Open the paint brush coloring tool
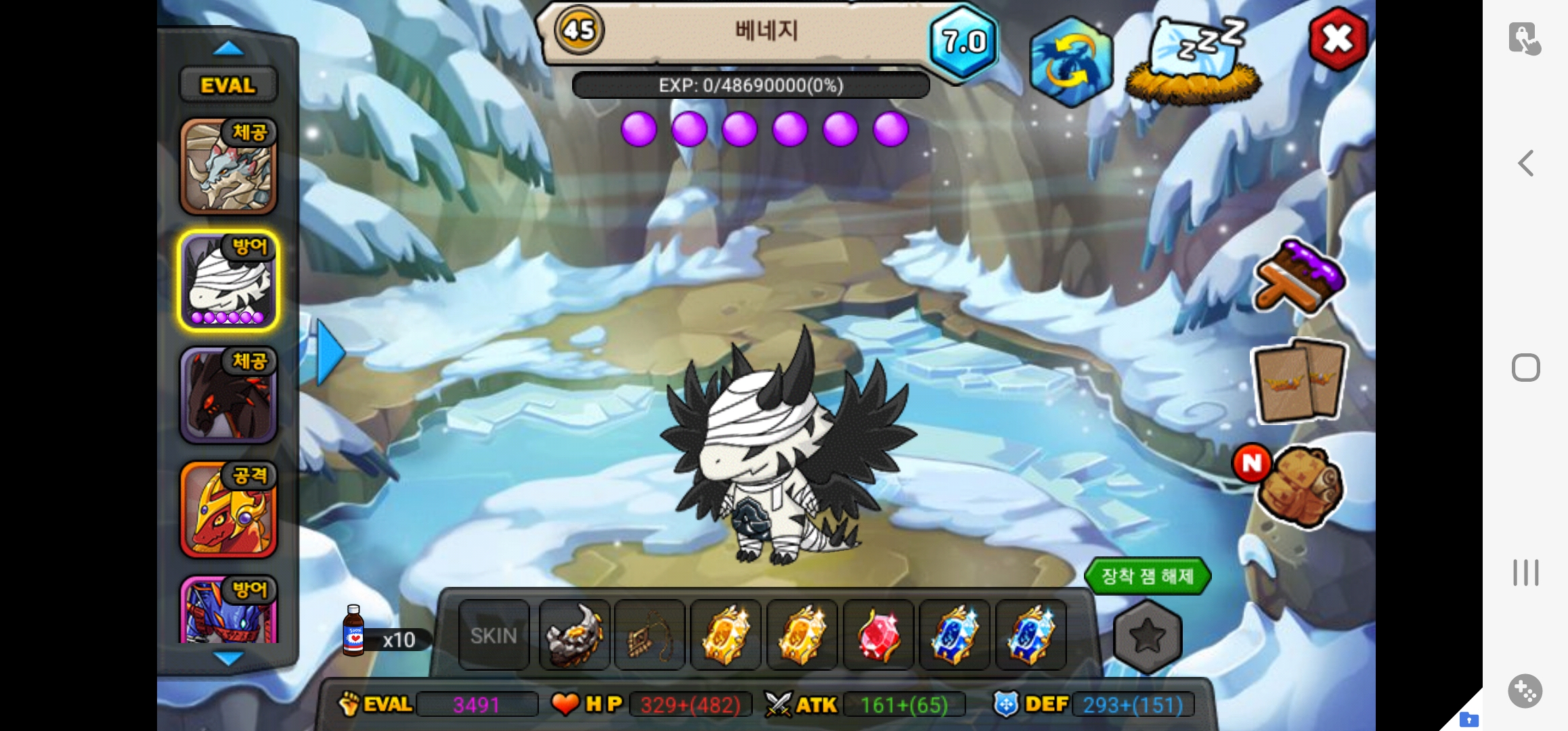Viewport: 1568px width, 731px height. click(x=1299, y=275)
